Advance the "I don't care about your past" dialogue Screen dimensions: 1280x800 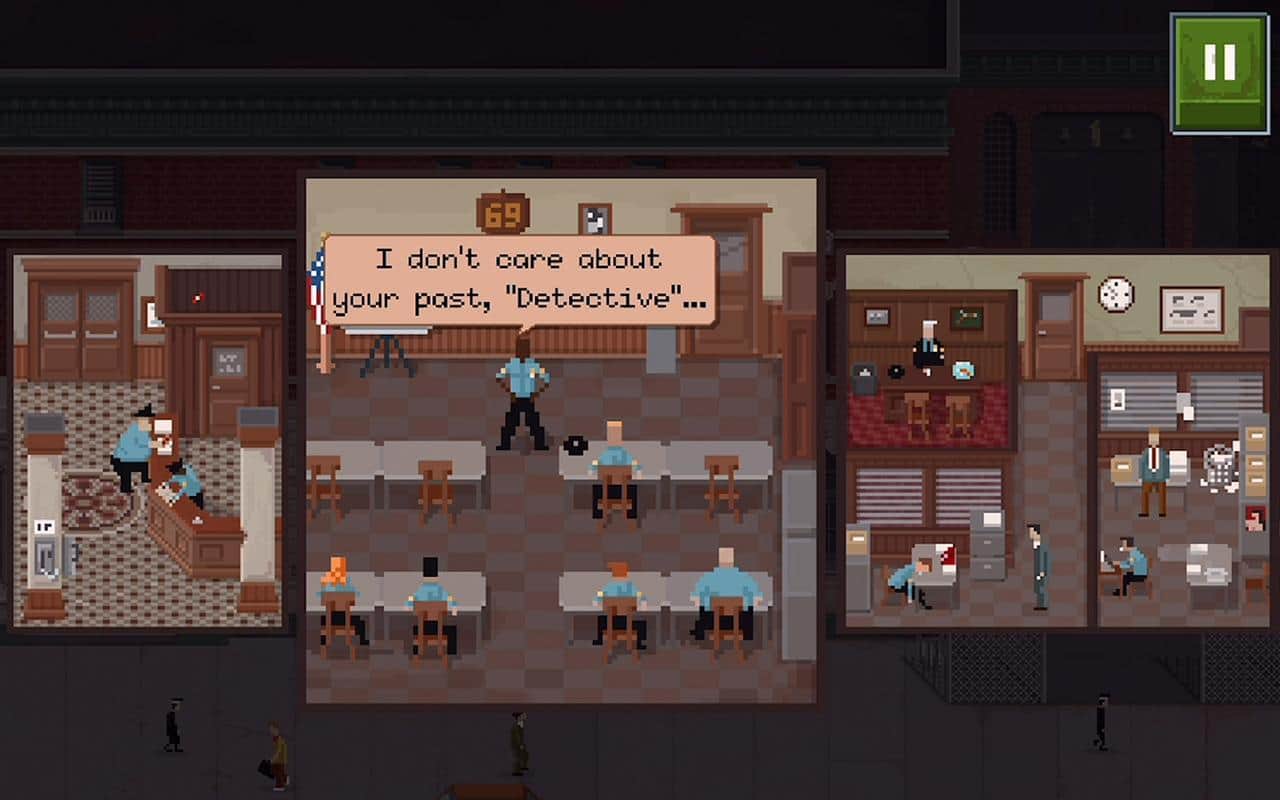[519, 280]
